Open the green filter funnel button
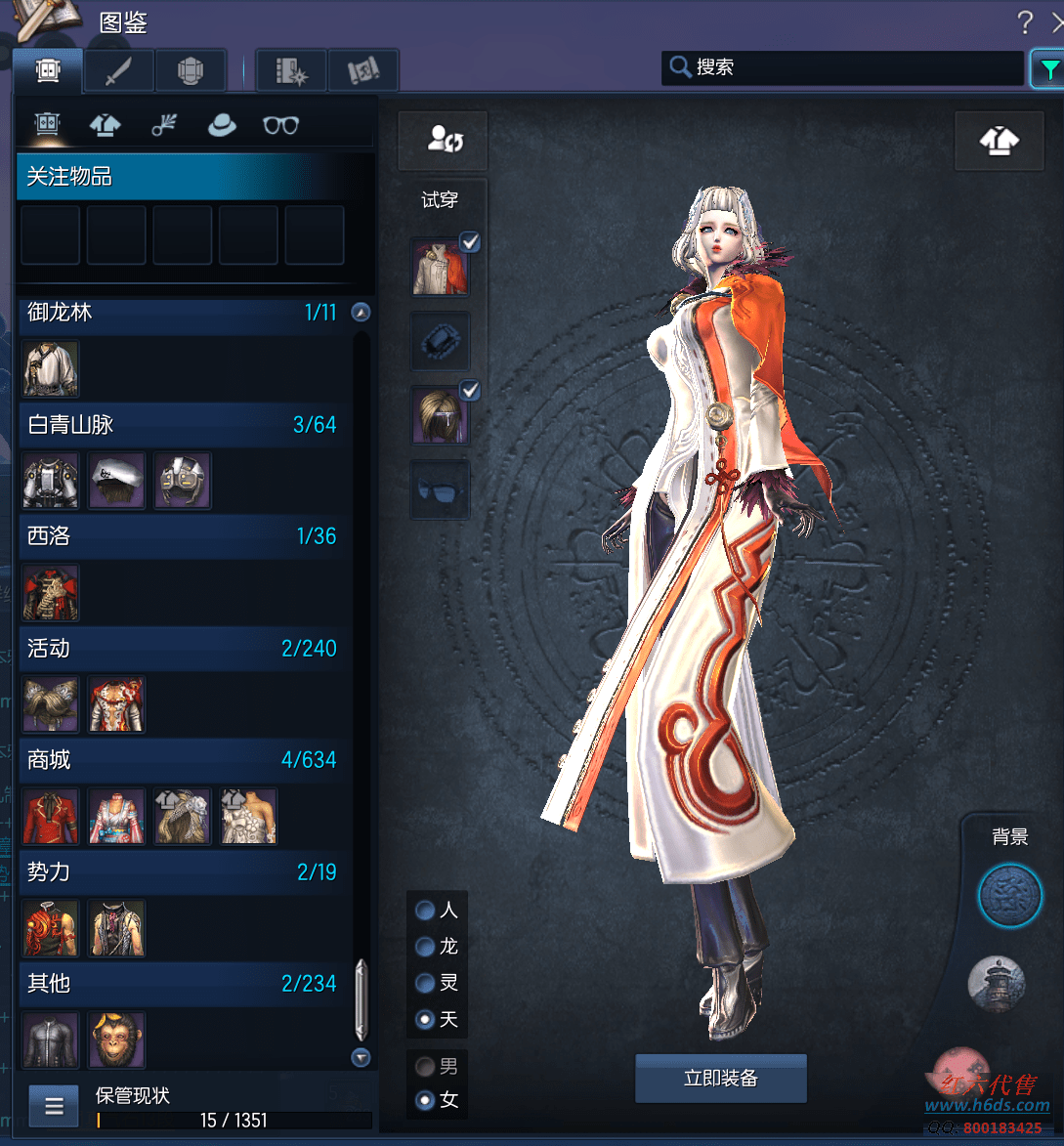Screen dimensions: 1064x1146 click(x=1048, y=69)
